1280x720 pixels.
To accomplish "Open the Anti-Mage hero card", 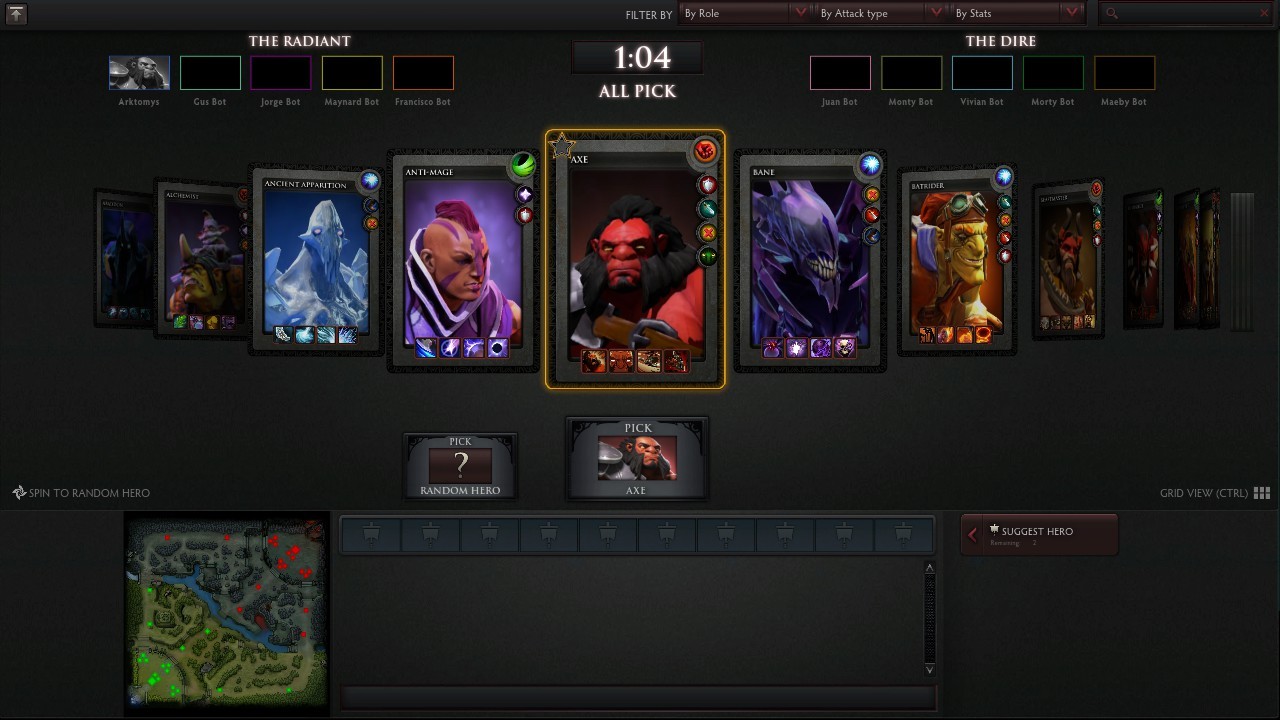I will (x=462, y=260).
